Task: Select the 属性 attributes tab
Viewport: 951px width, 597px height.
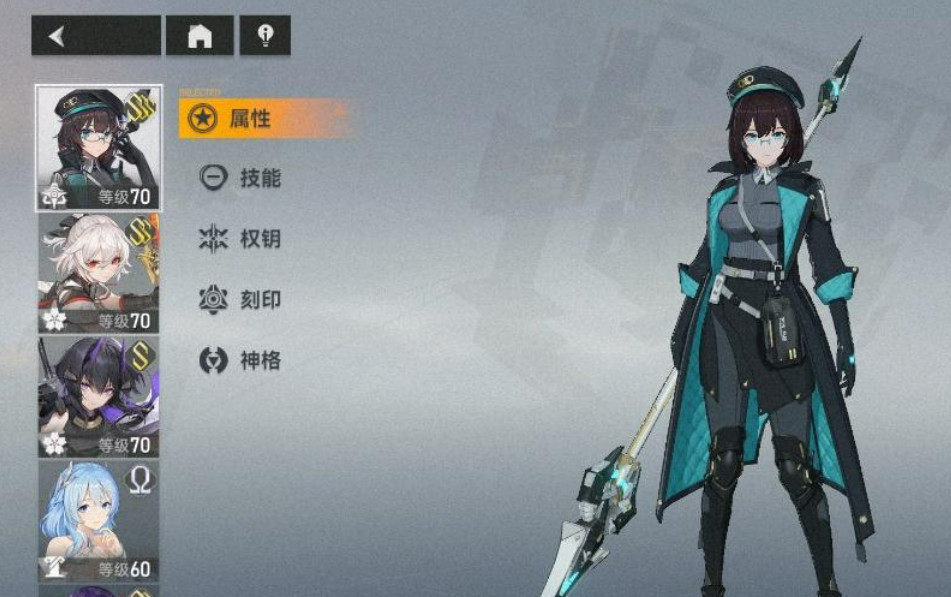Action: coord(250,119)
